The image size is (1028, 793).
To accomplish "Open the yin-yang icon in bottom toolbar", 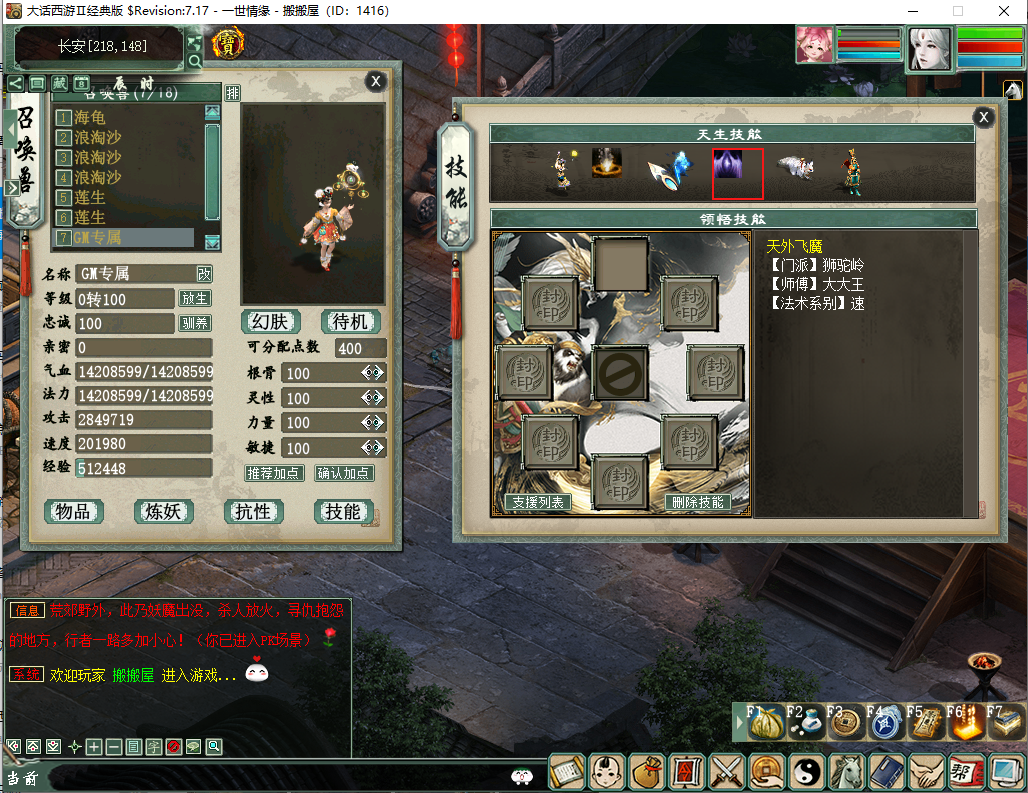I will [x=806, y=771].
